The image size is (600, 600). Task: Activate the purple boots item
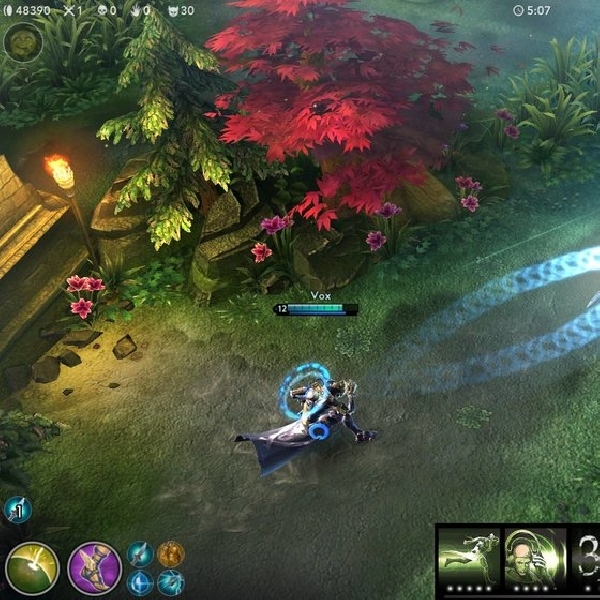pyautogui.click(x=94, y=567)
